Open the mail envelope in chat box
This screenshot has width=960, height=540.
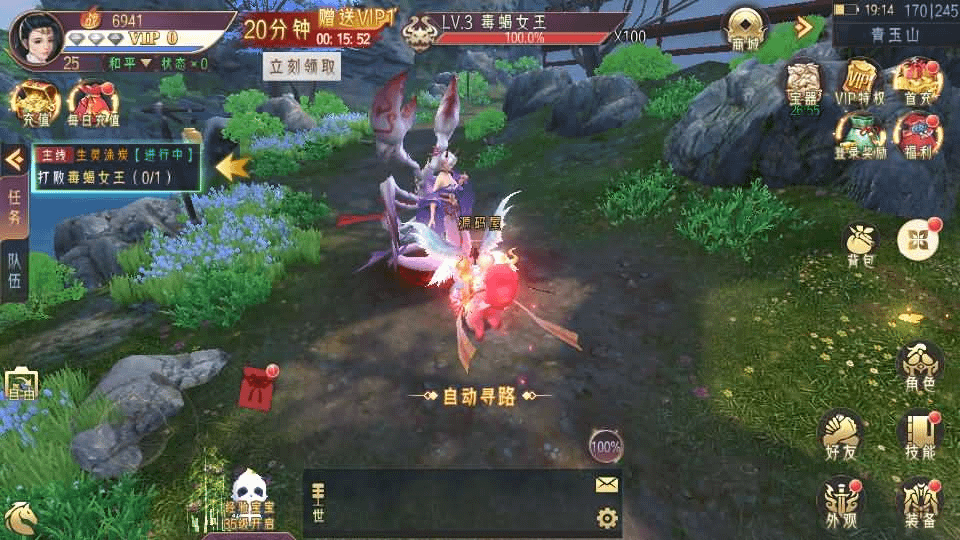pyautogui.click(x=606, y=485)
